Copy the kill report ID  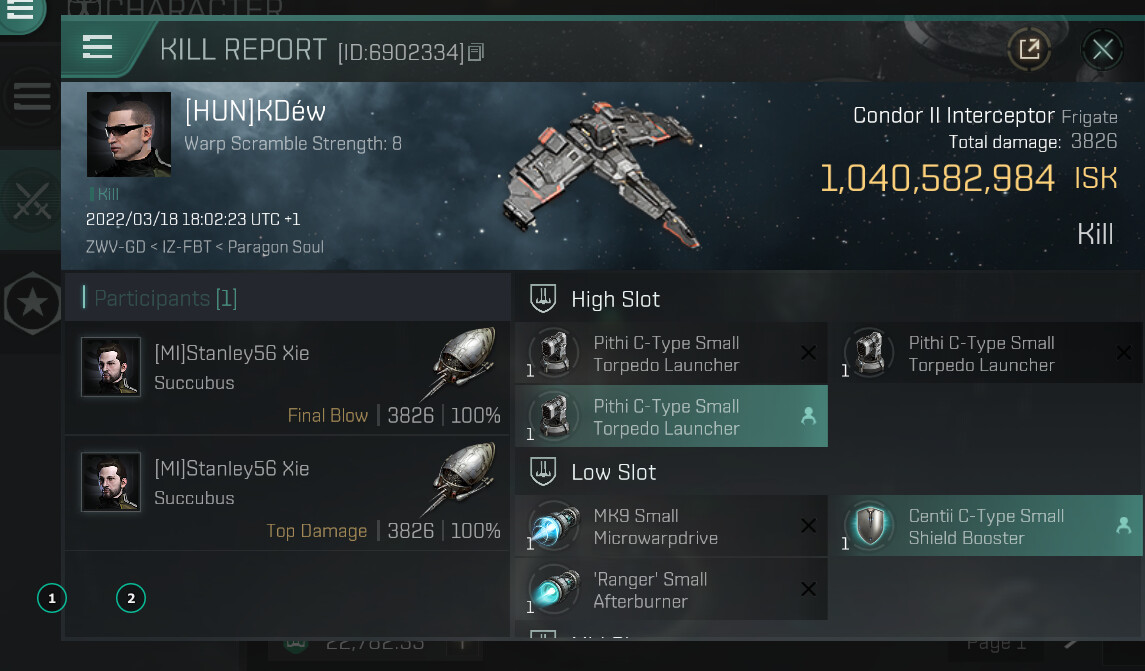click(x=476, y=52)
